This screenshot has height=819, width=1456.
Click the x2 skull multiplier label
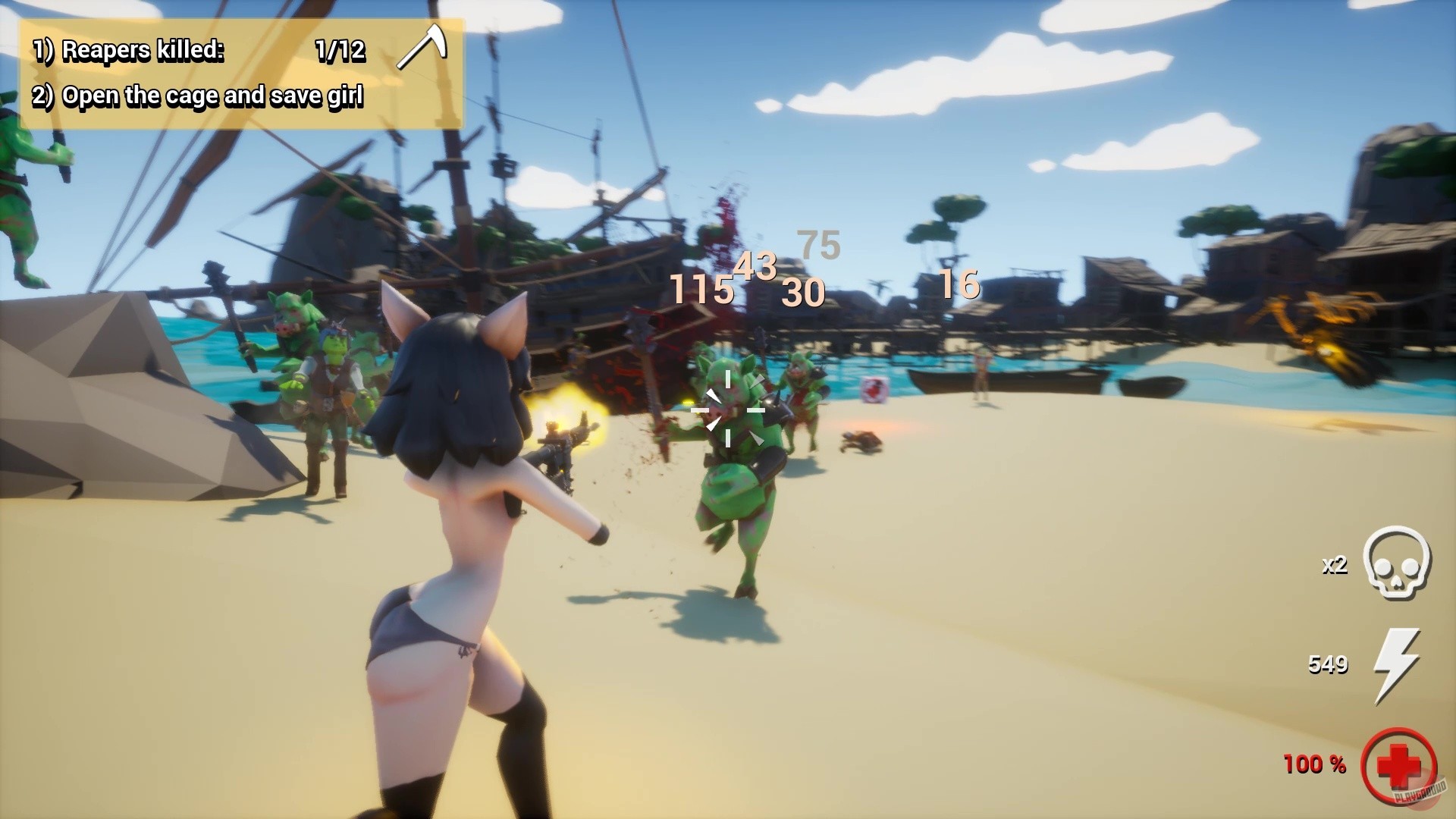[x=1334, y=567]
